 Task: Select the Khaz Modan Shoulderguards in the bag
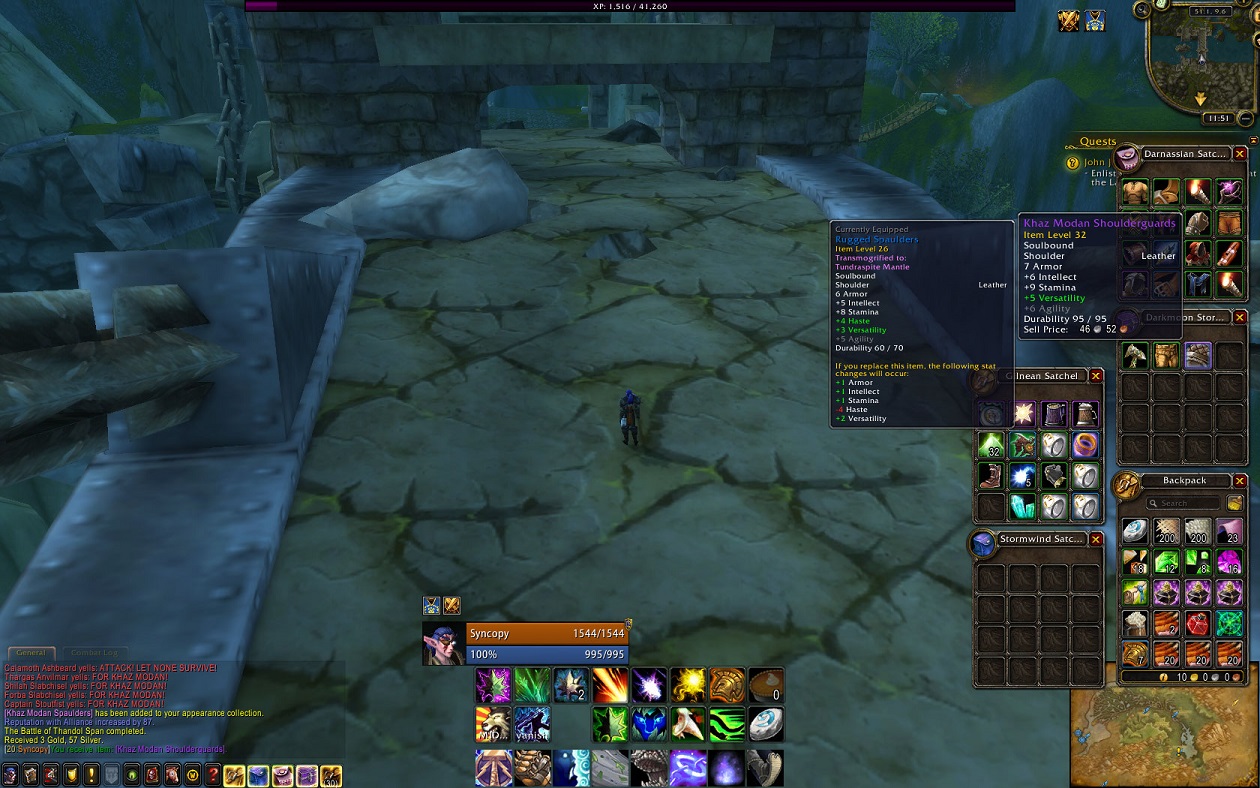(1198, 355)
